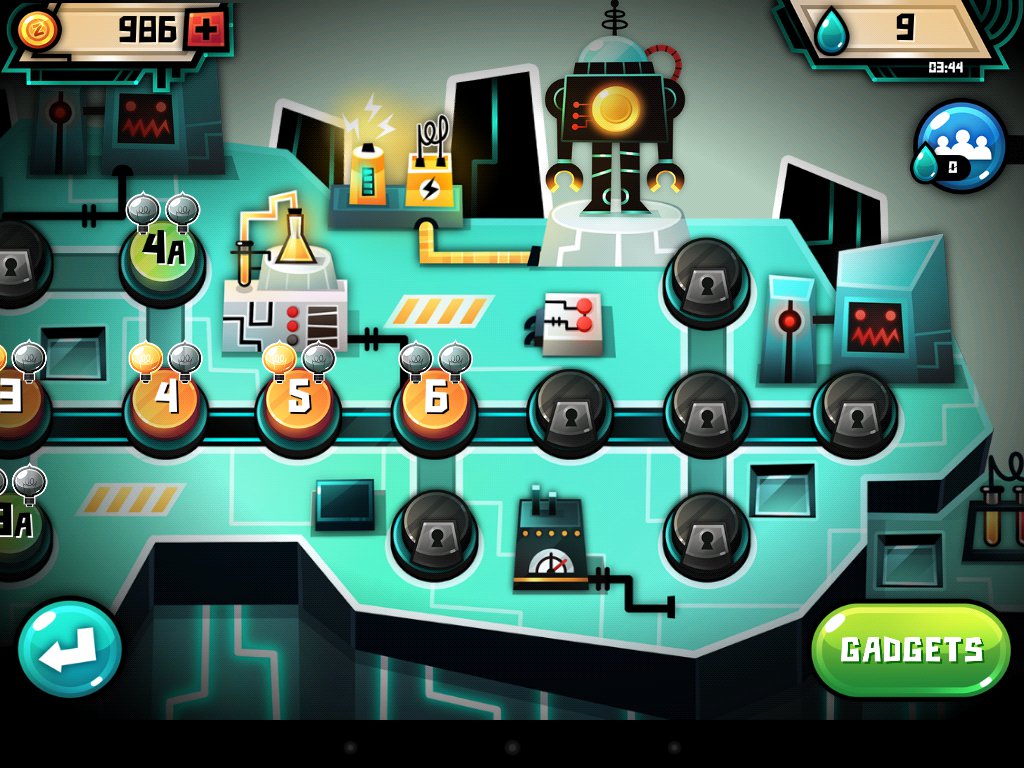
Task: Buy more coins with the red plus
Action: coord(206,30)
